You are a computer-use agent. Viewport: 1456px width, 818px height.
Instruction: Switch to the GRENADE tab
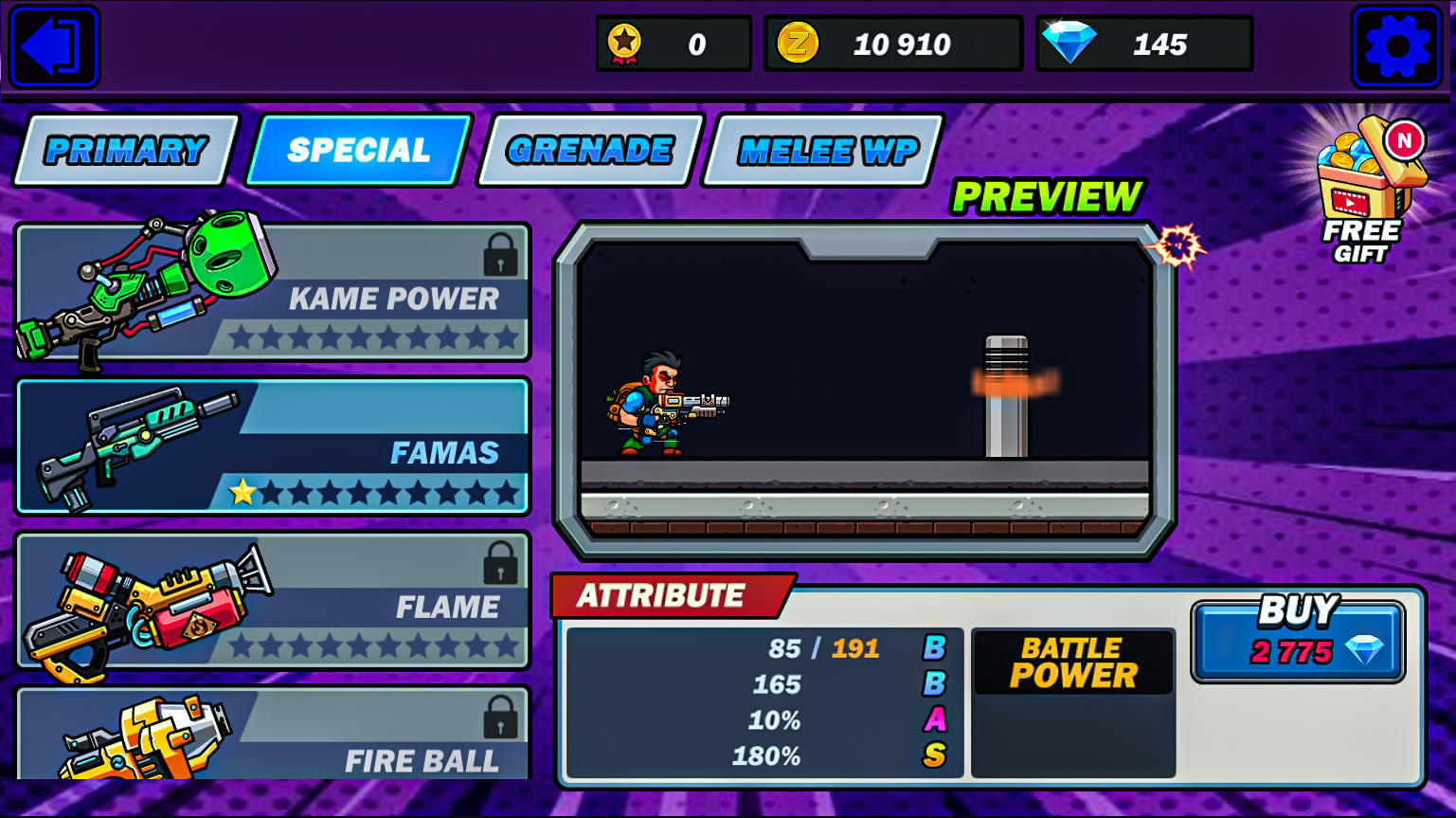pos(586,149)
